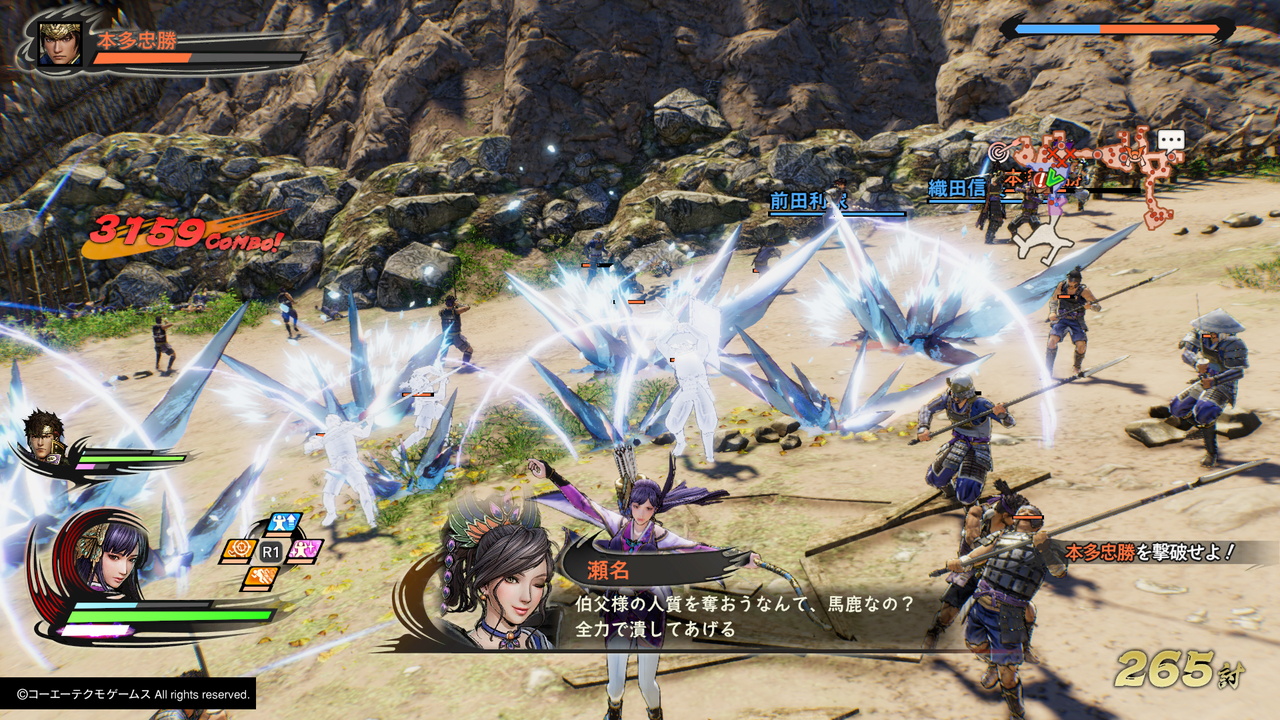Open the speech bubble icon on the minimap
The height and width of the screenshot is (720, 1280).
pyautogui.click(x=1171, y=138)
